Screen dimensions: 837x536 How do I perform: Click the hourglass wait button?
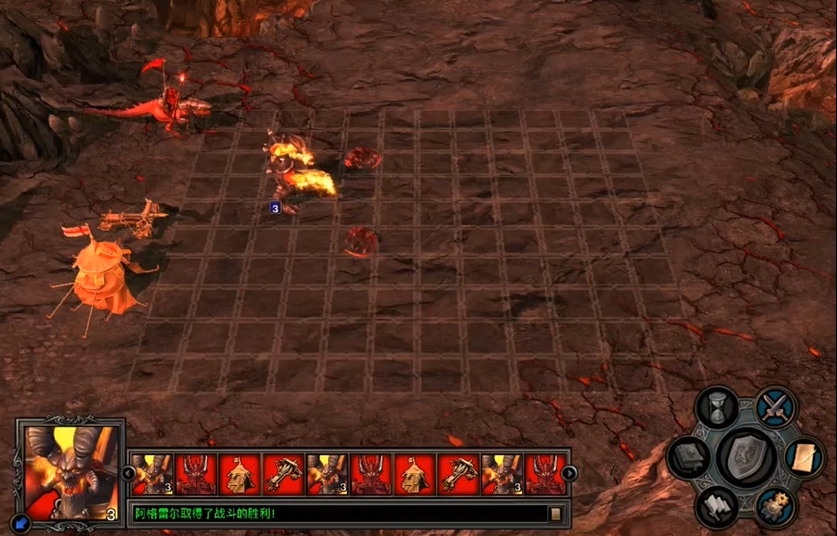(x=717, y=408)
